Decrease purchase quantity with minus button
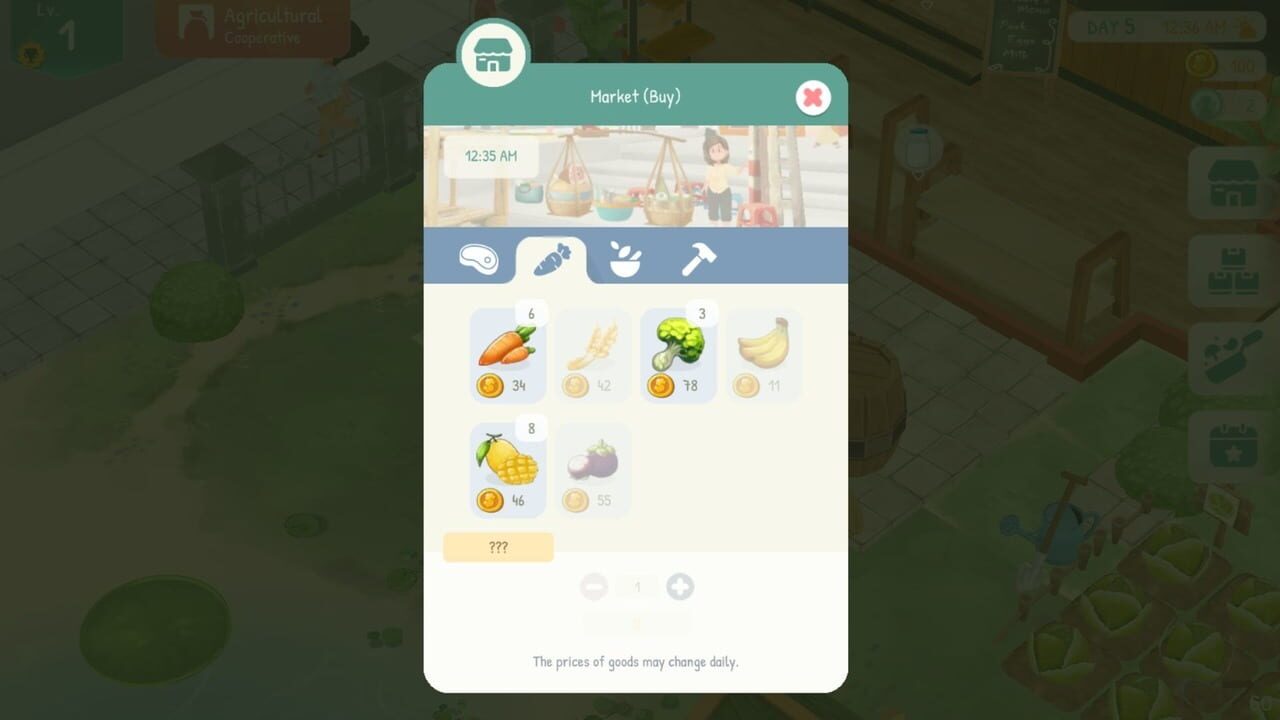The image size is (1280, 720). (594, 587)
